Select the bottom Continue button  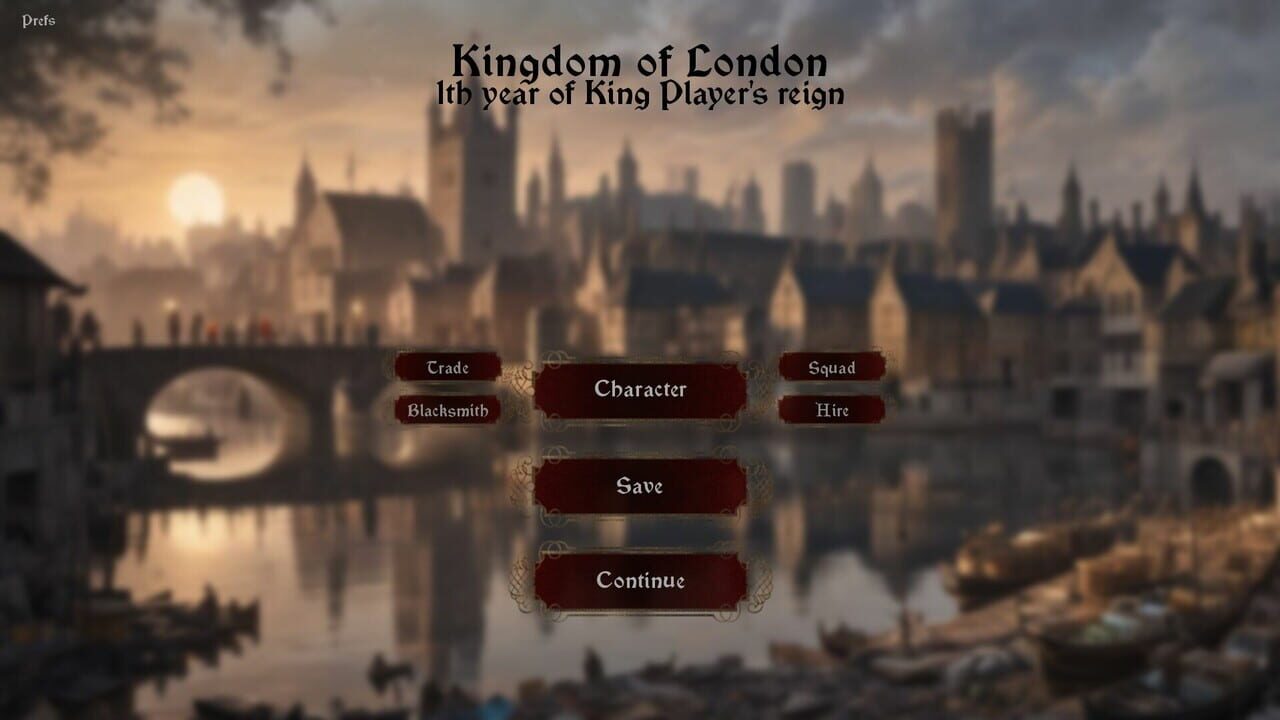click(x=639, y=579)
